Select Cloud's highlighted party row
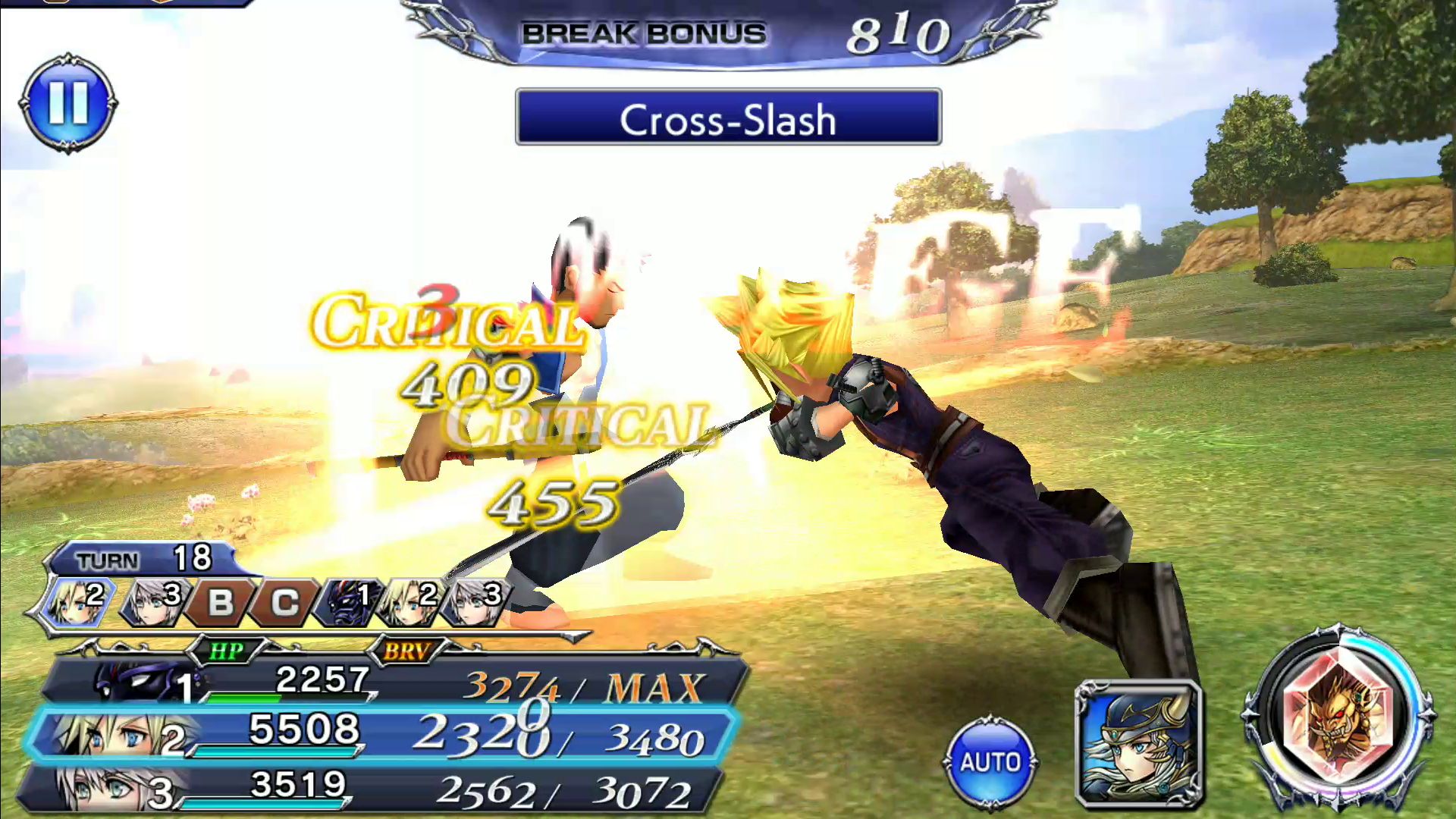Viewport: 1456px width, 819px height. [x=379, y=733]
